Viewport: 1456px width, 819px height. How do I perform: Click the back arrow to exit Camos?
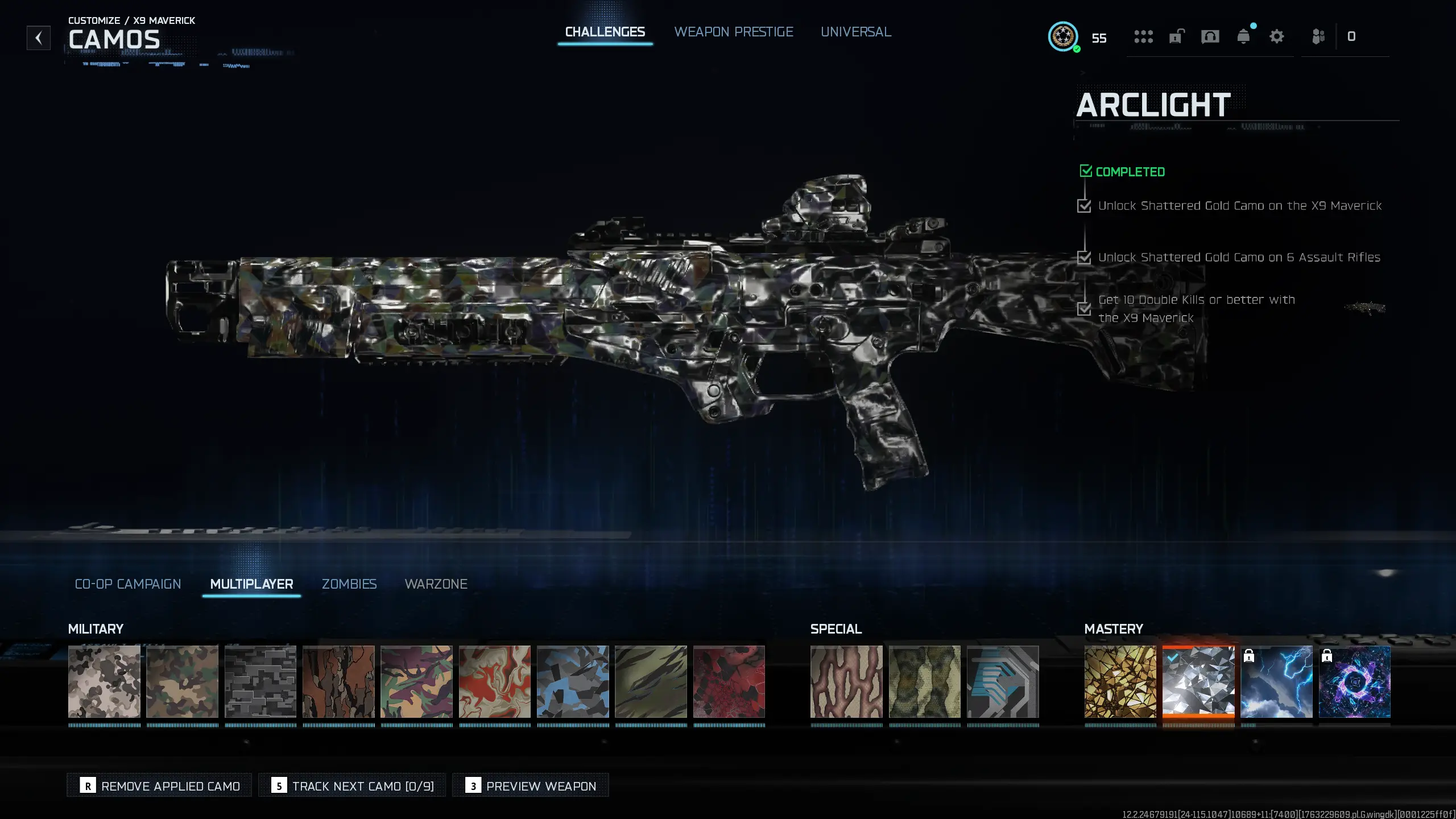[38, 38]
